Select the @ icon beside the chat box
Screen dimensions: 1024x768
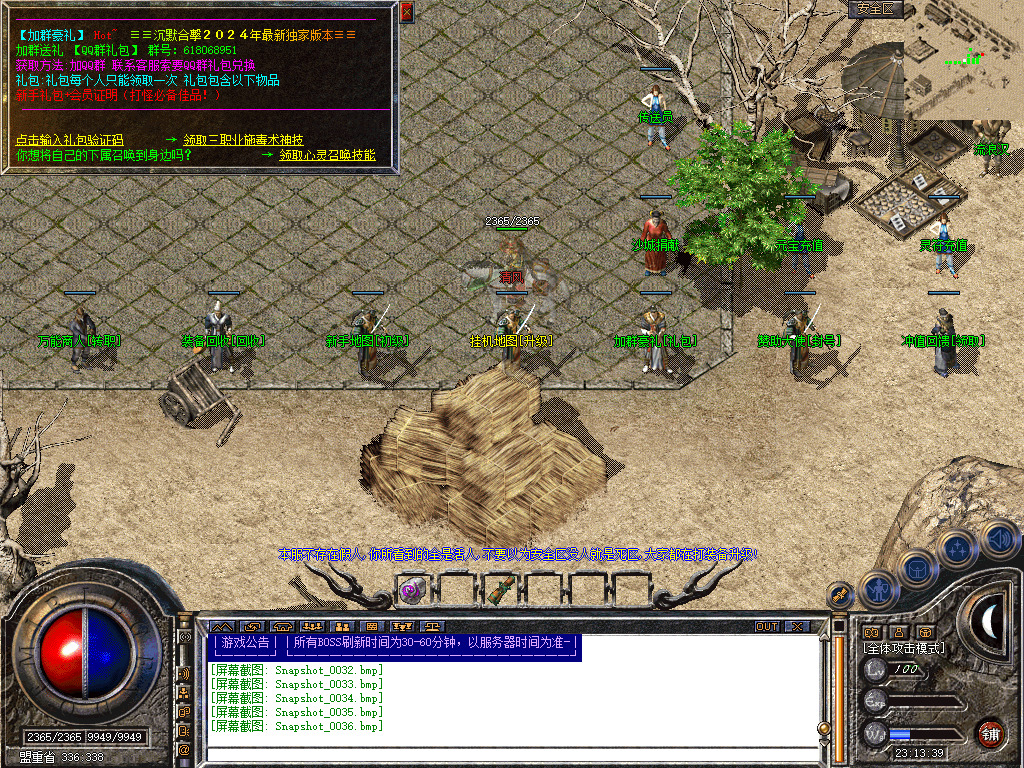[185, 749]
